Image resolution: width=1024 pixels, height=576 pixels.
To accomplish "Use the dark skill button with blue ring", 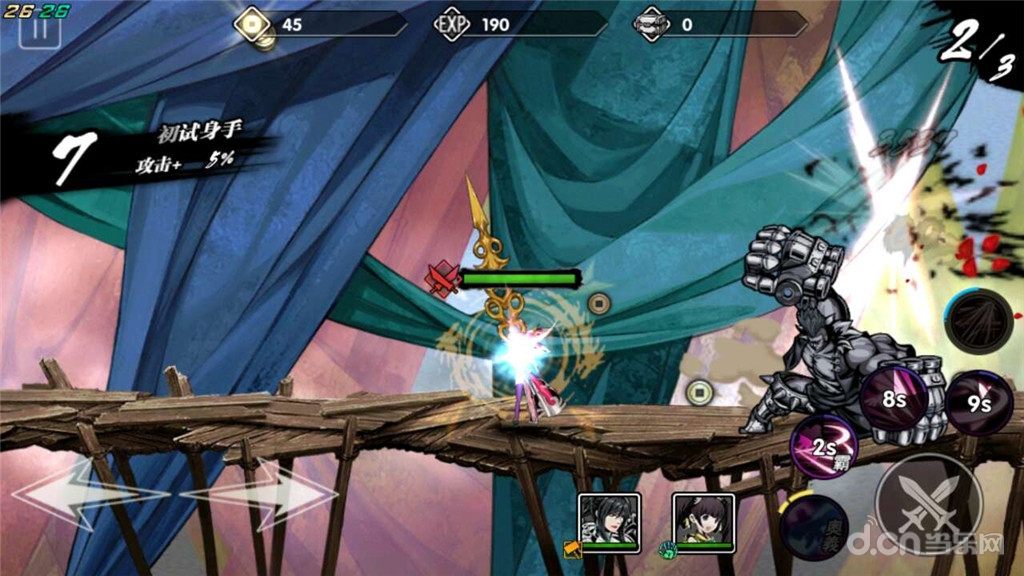I will pos(978,322).
